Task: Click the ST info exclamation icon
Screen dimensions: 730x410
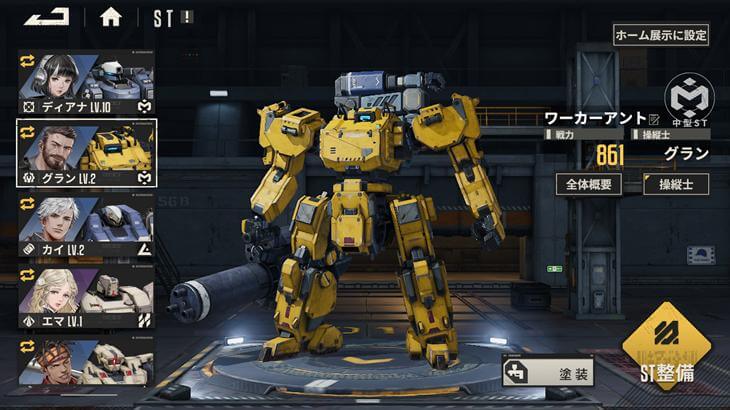Action: [187, 17]
